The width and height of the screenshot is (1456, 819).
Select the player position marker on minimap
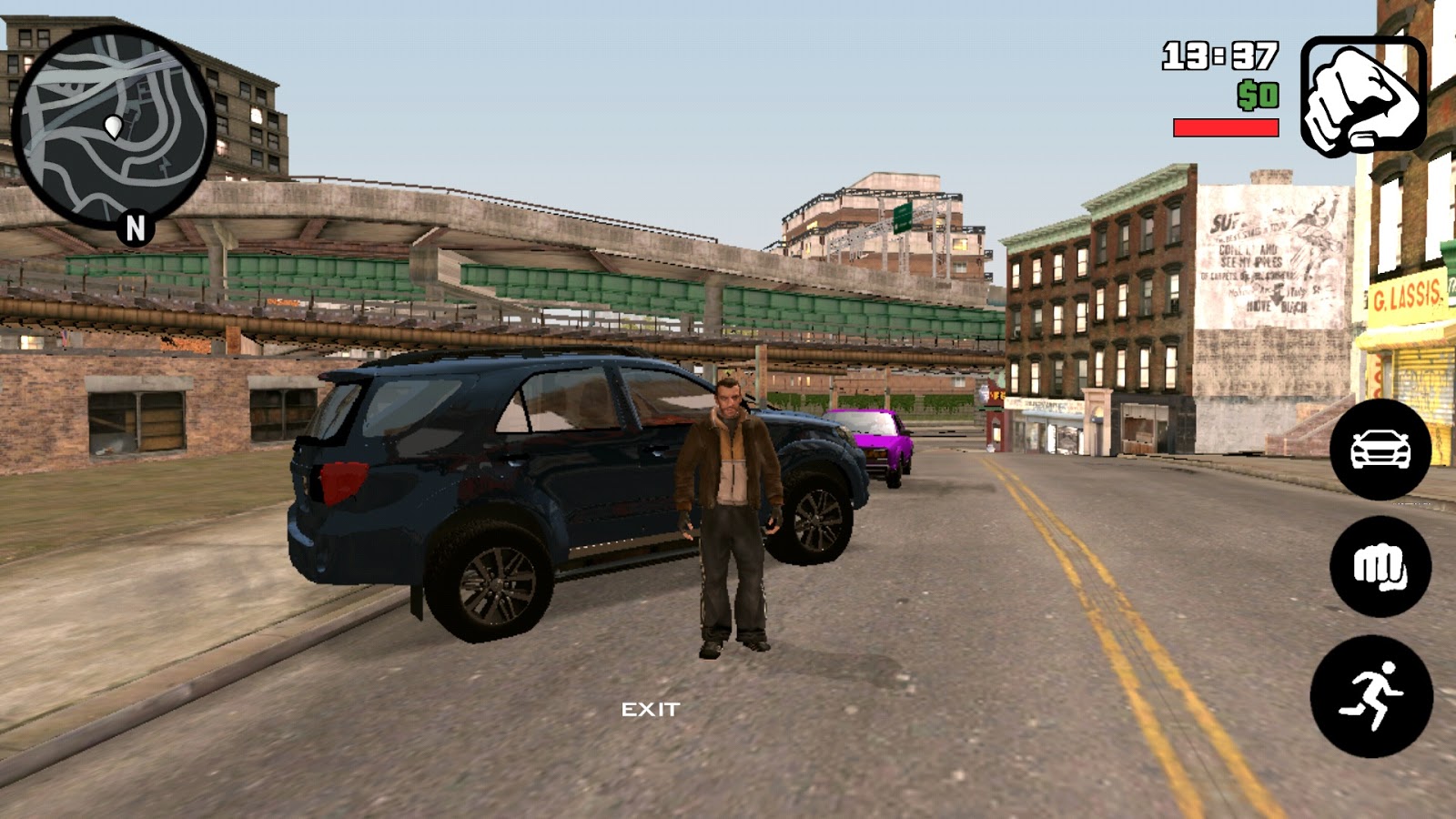pyautogui.click(x=115, y=126)
